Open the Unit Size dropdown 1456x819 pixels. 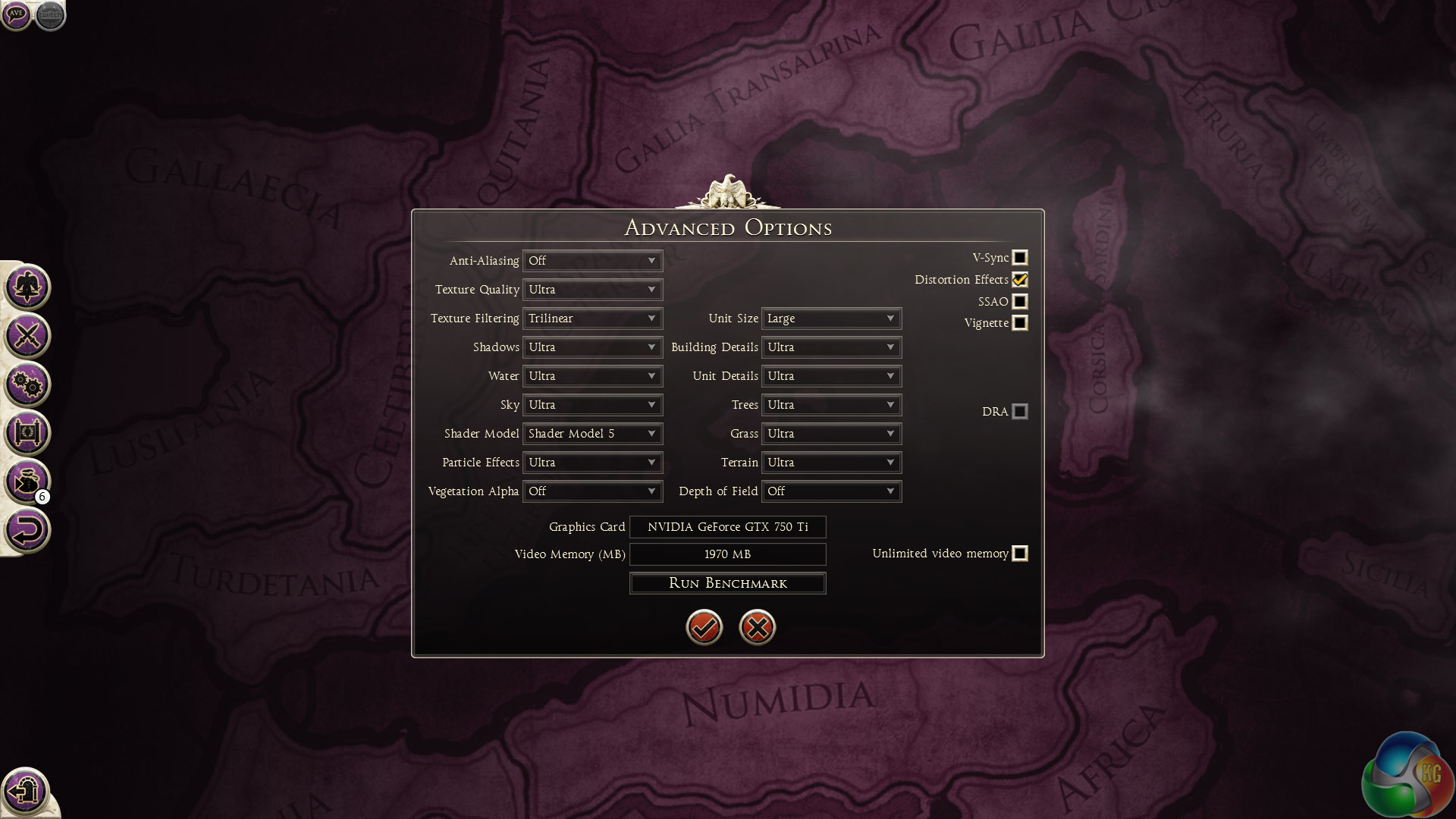click(x=831, y=318)
